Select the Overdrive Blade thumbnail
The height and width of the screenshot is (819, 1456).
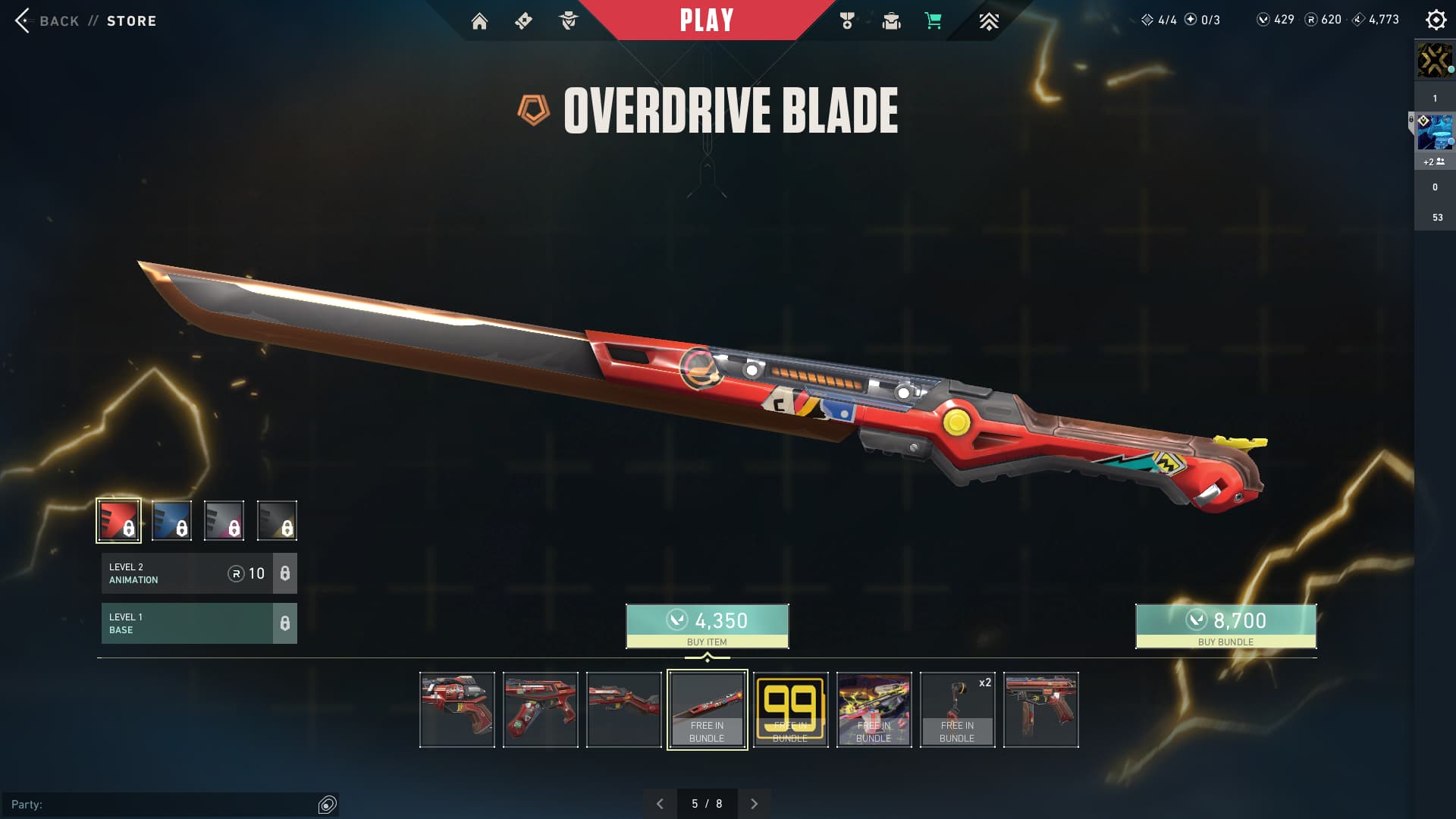[x=707, y=710]
